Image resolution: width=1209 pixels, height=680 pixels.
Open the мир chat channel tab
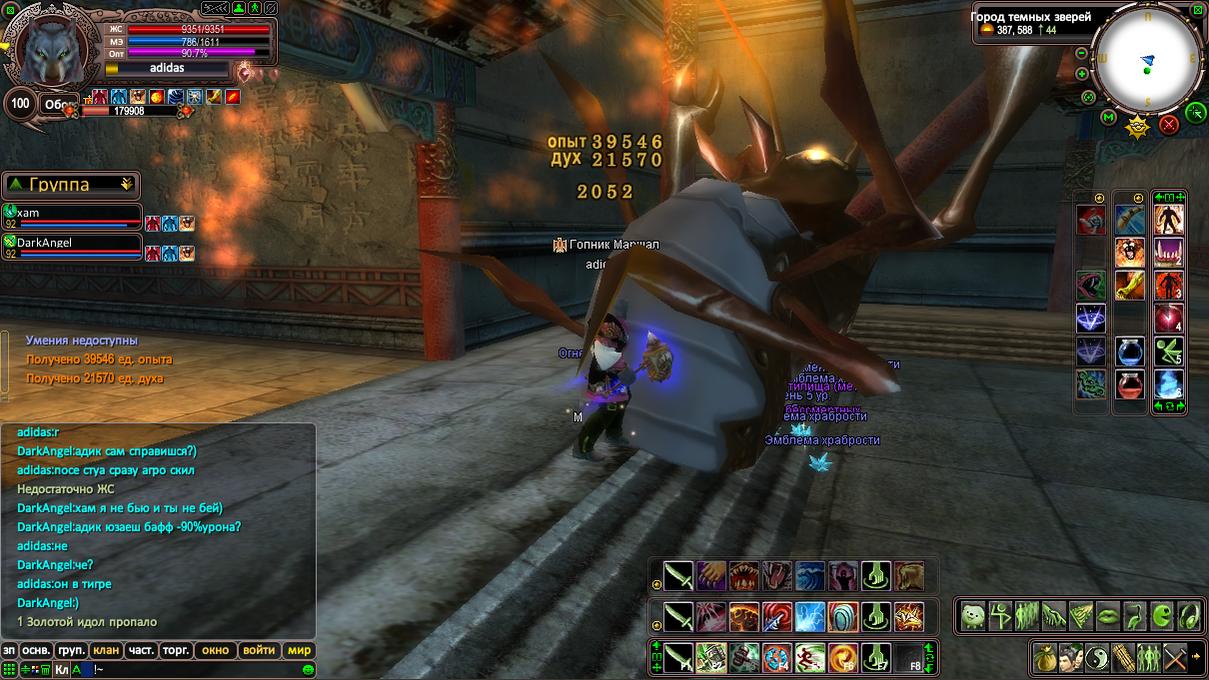(299, 650)
